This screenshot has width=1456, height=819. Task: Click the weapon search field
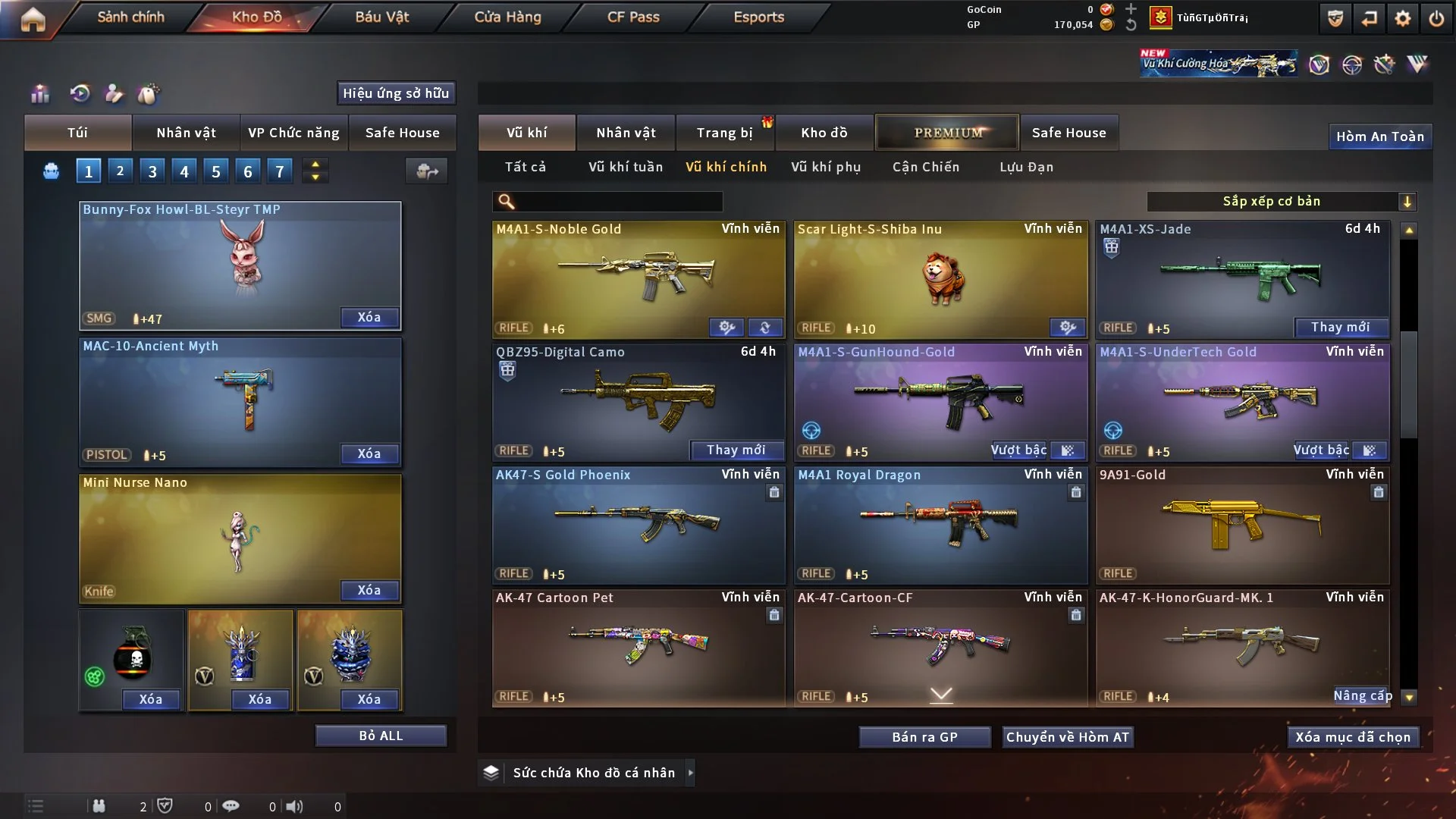click(618, 202)
